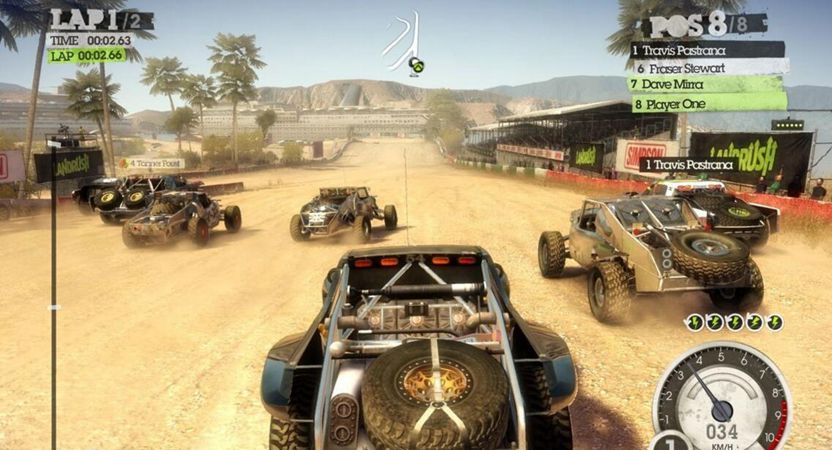
Task: Select the floating Travis Pastrana car tag
Action: 688,164
